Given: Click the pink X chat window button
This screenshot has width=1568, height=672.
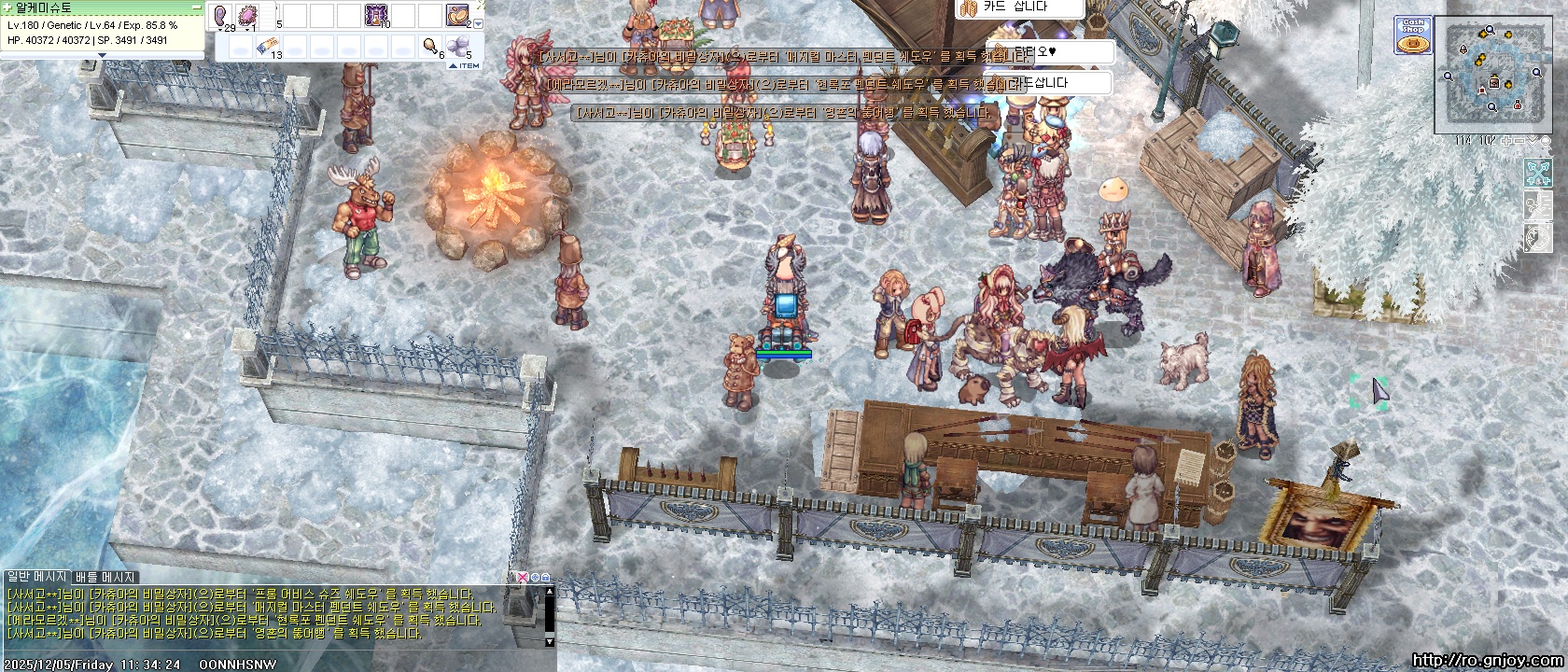Looking at the screenshot, I should click(523, 578).
